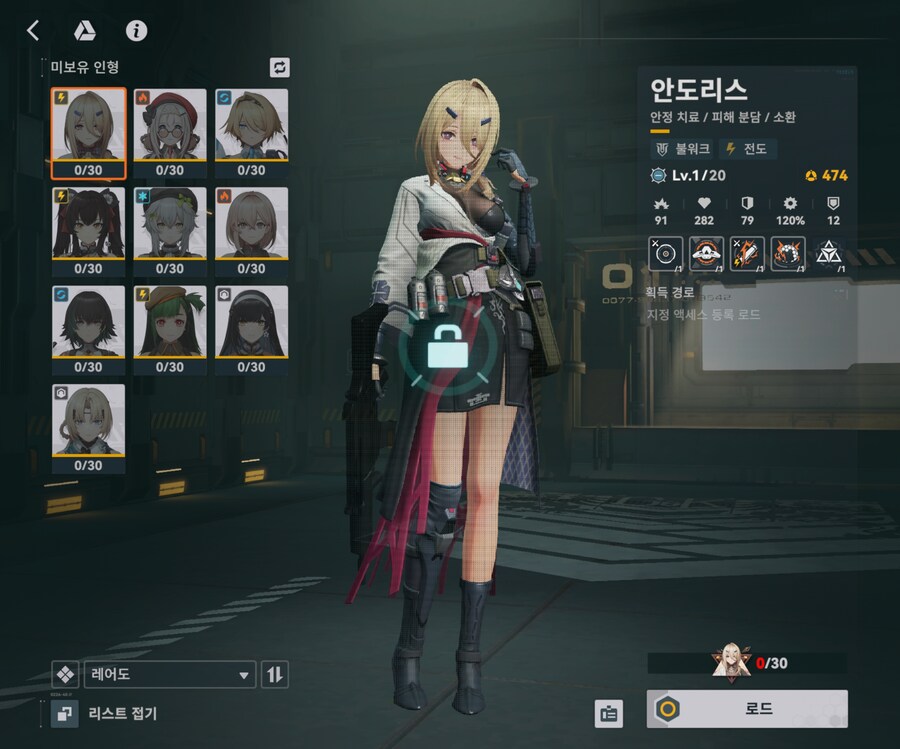Show the info help icon
Image resolution: width=900 pixels, height=749 pixels.
click(136, 30)
